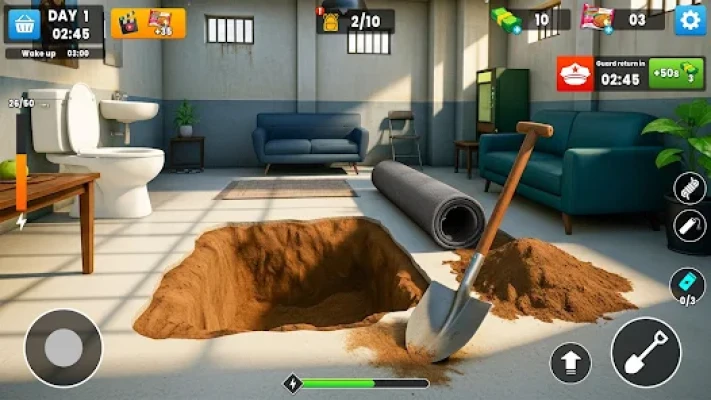Dig with the shovel action button
The image size is (711, 400).
[646, 352]
